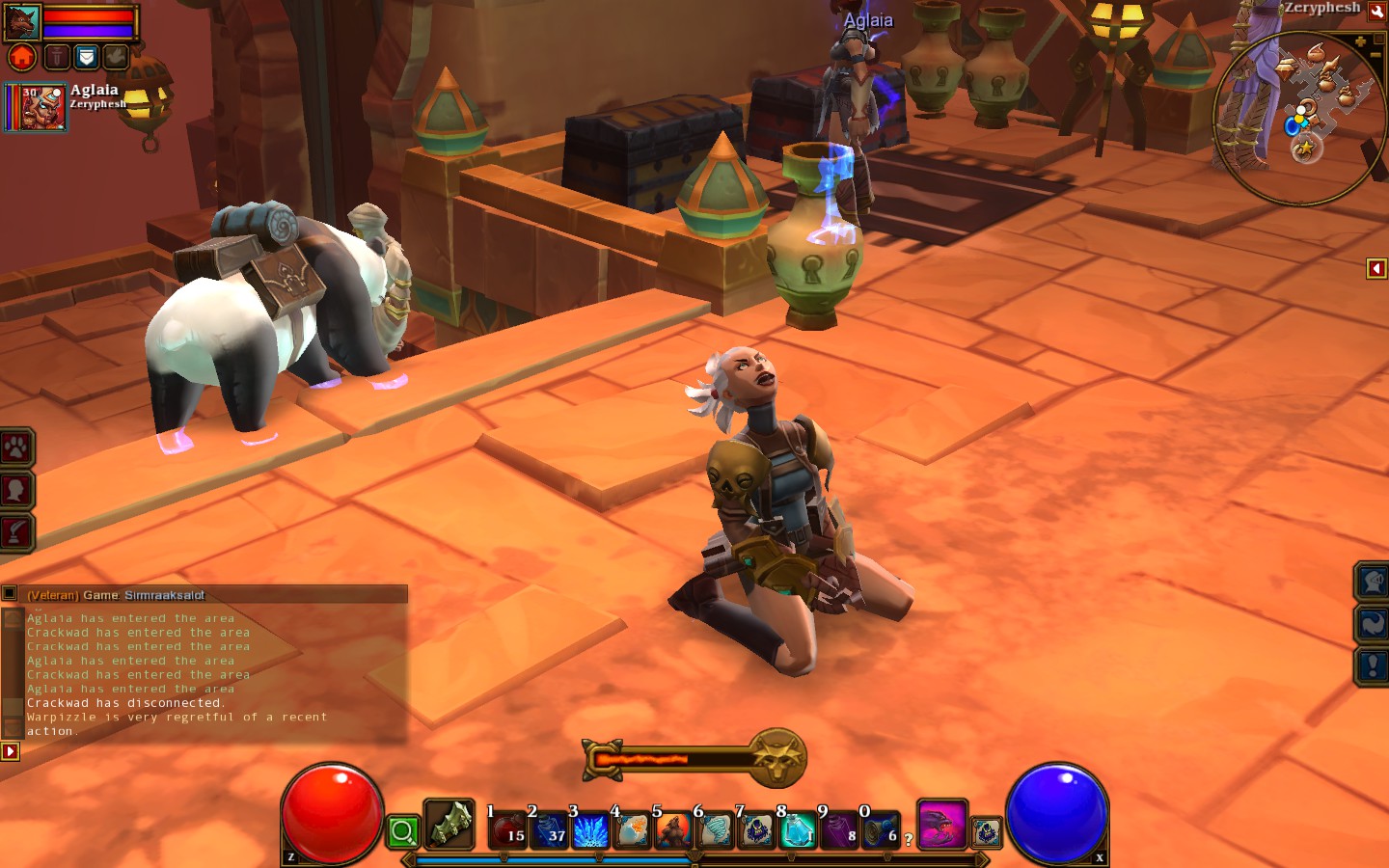The image size is (1389, 868).
Task: Select the purple beast right-click skill
Action: point(941,826)
